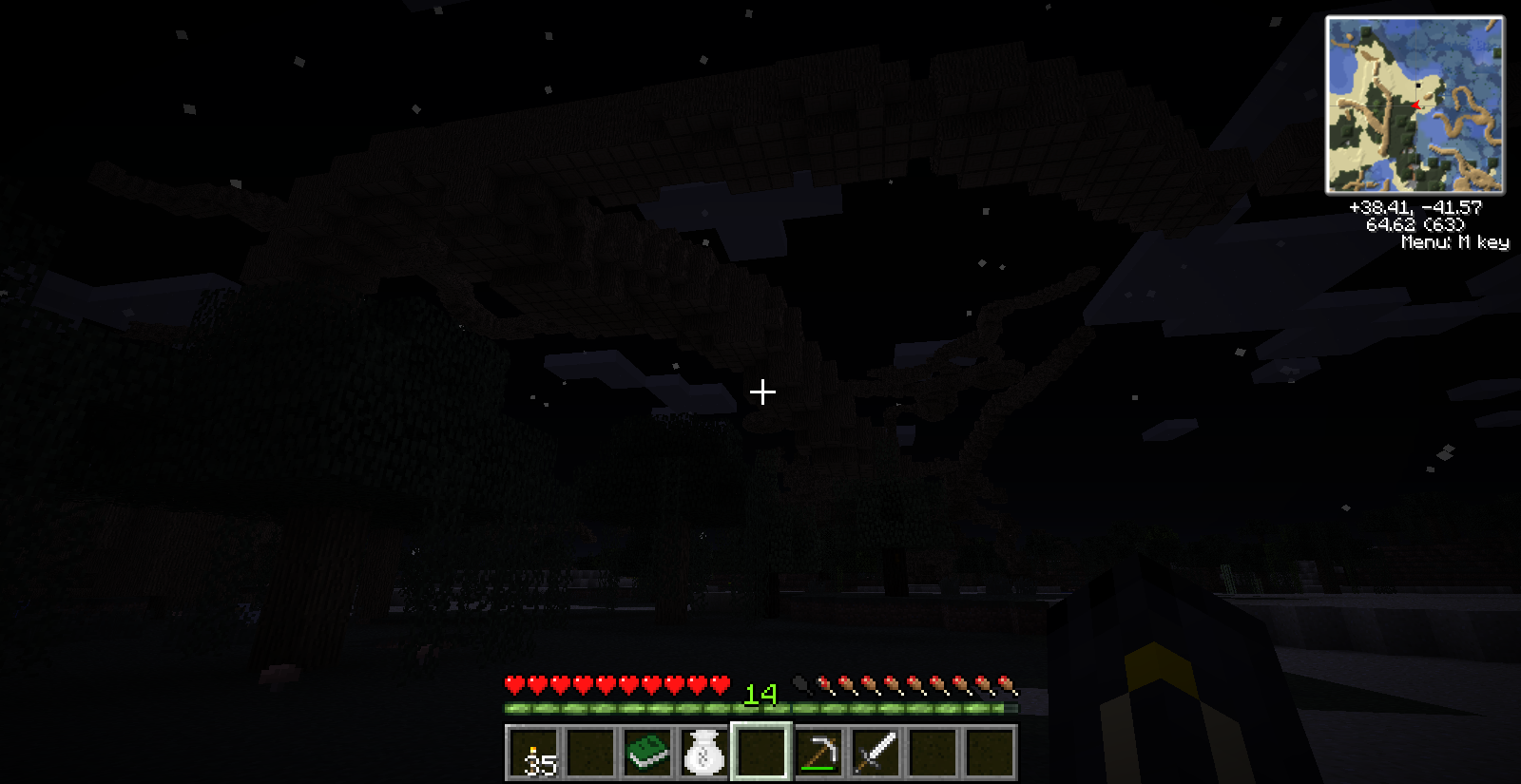This screenshot has width=1521, height=784.
Task: Select the torch stack hotbar slot
Action: (x=533, y=754)
